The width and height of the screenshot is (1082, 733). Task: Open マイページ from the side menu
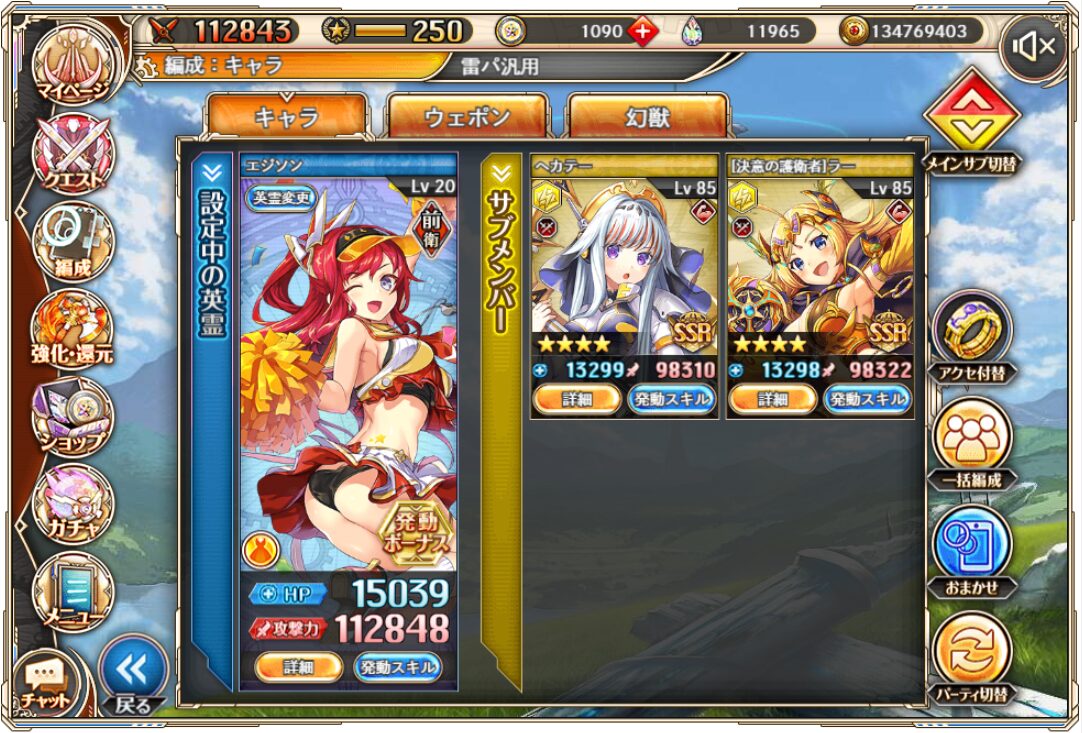72,67
